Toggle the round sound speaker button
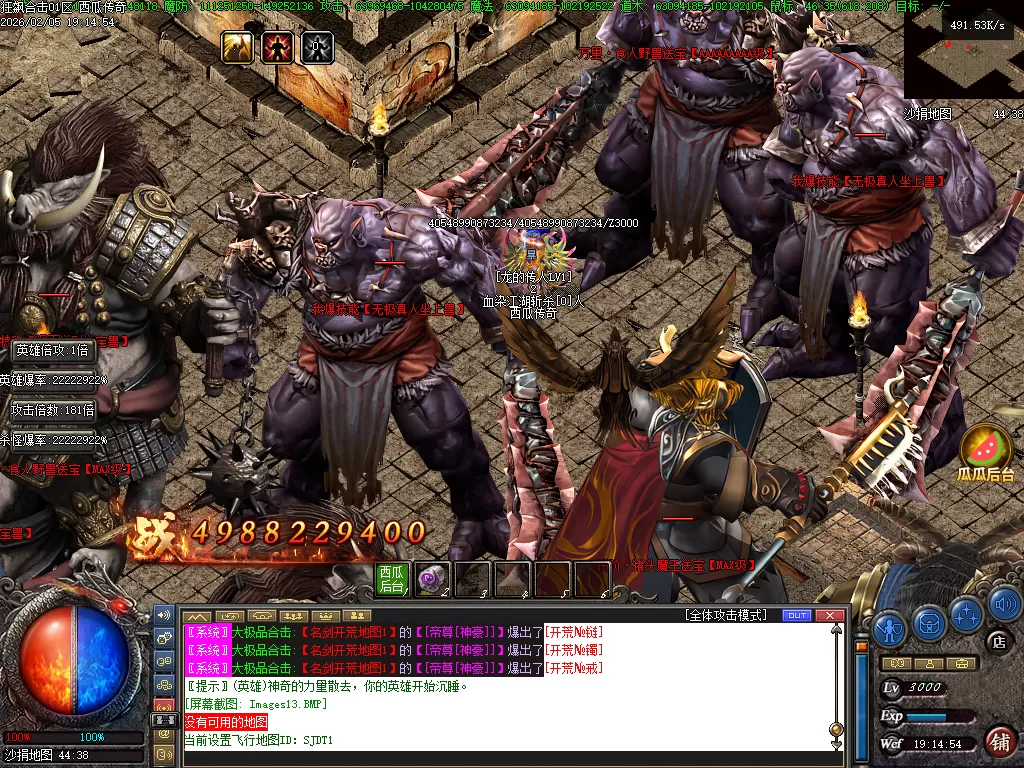The height and width of the screenshot is (768, 1024). 1003,603
